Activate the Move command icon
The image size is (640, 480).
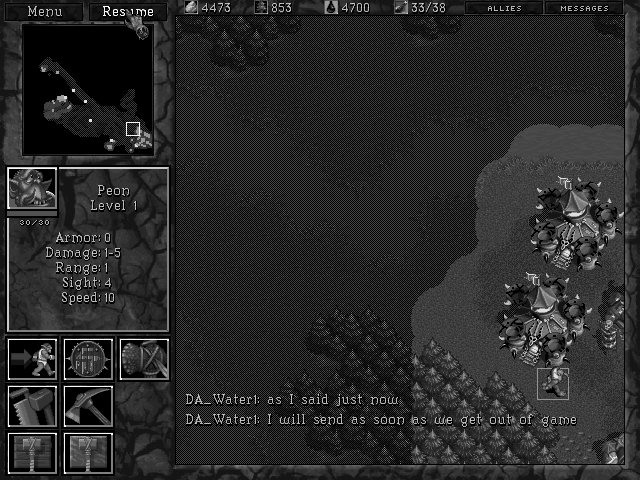click(x=32, y=359)
